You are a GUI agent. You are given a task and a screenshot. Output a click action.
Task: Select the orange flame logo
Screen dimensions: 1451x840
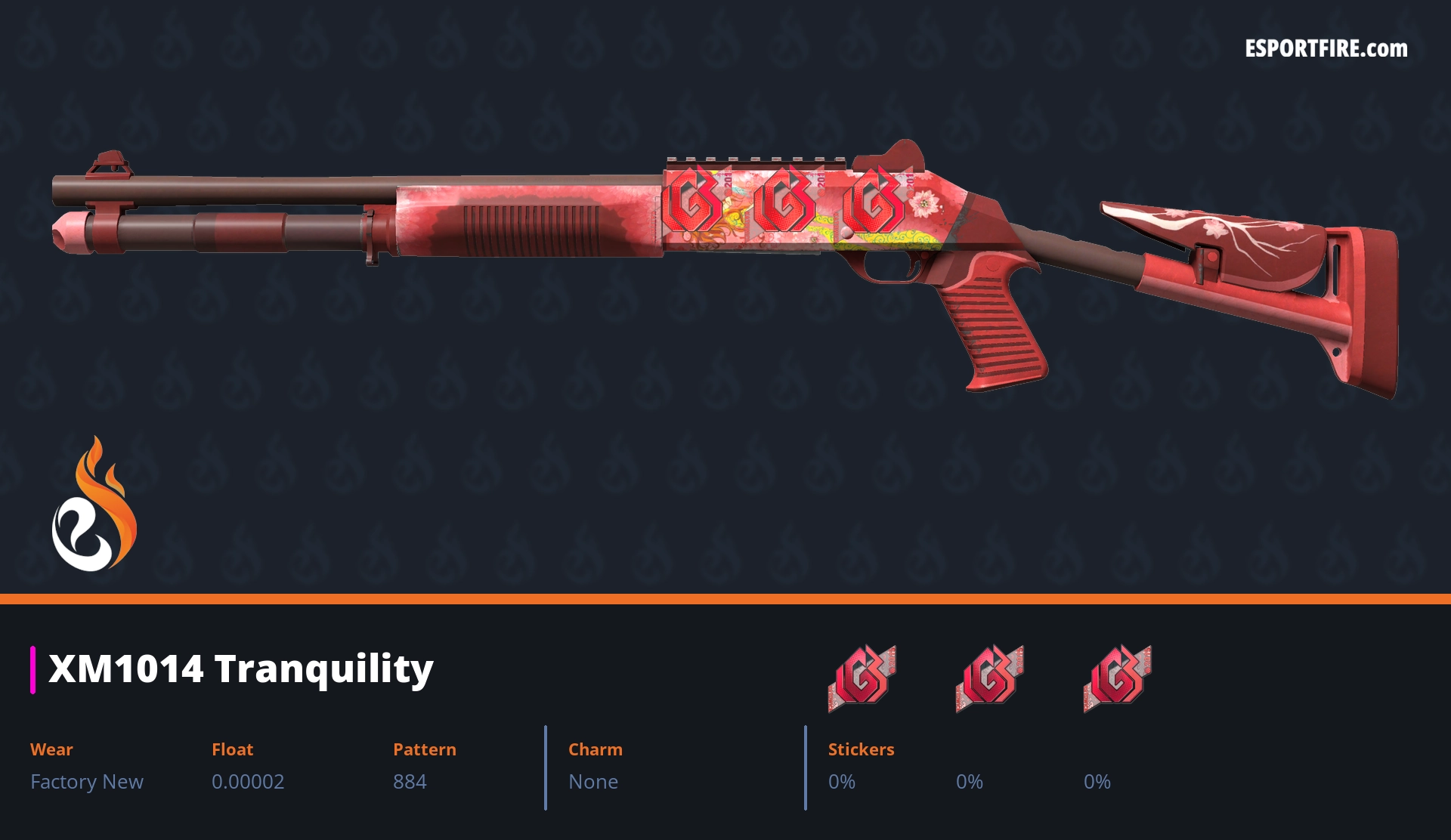tap(94, 505)
